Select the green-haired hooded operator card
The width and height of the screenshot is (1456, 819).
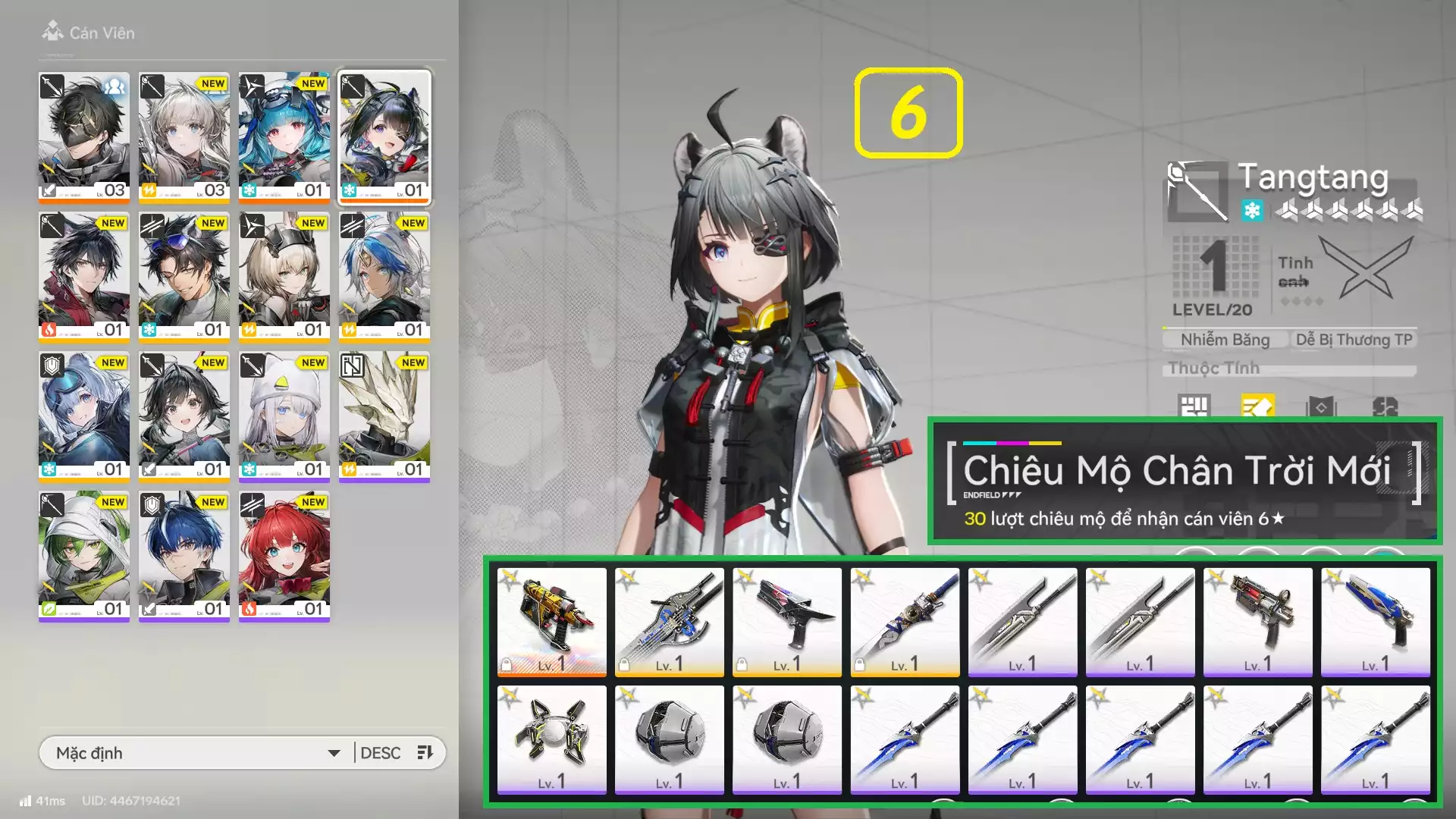tap(84, 555)
